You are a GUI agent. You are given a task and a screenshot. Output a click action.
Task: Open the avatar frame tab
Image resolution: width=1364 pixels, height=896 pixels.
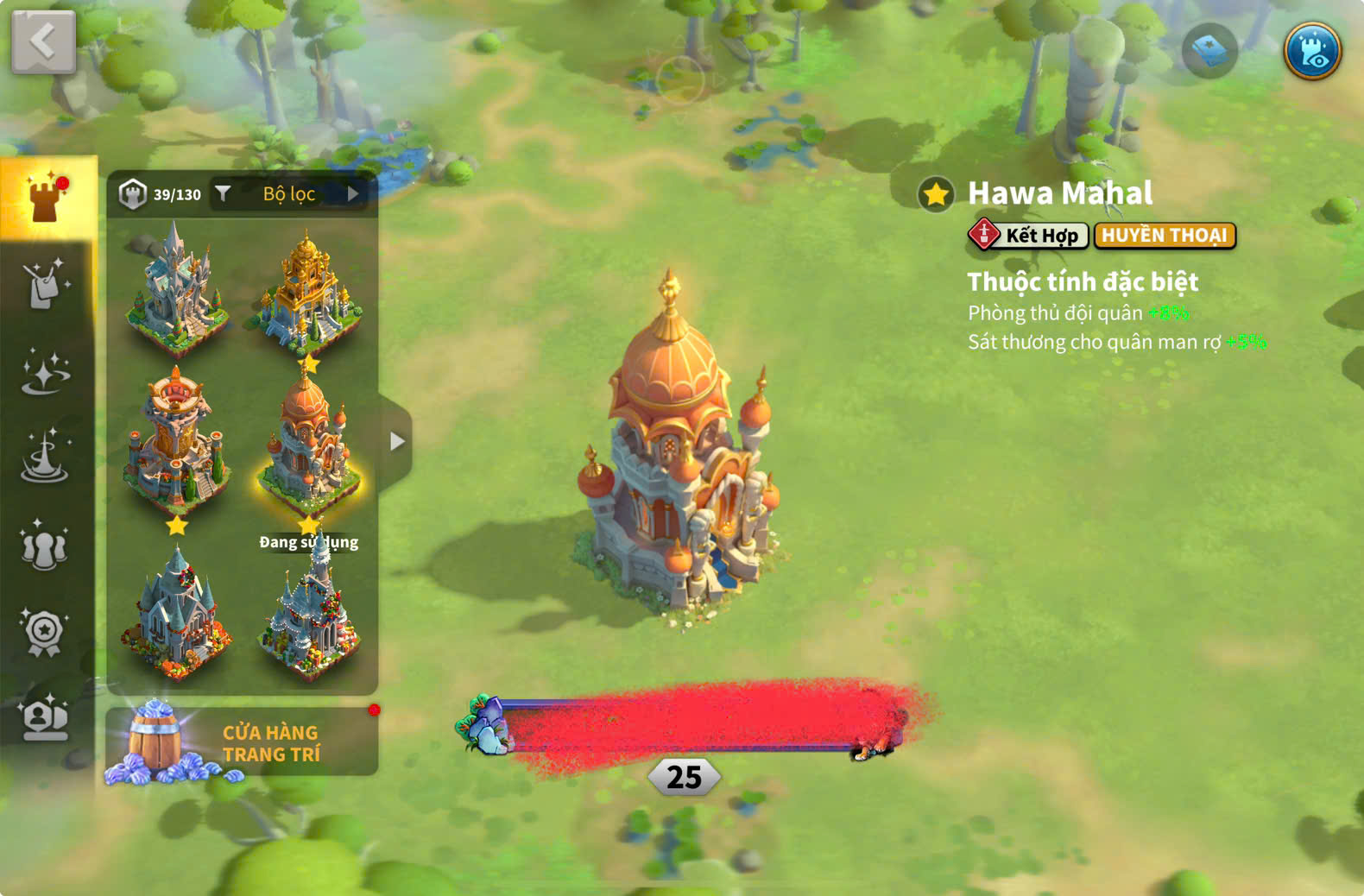(x=45, y=718)
